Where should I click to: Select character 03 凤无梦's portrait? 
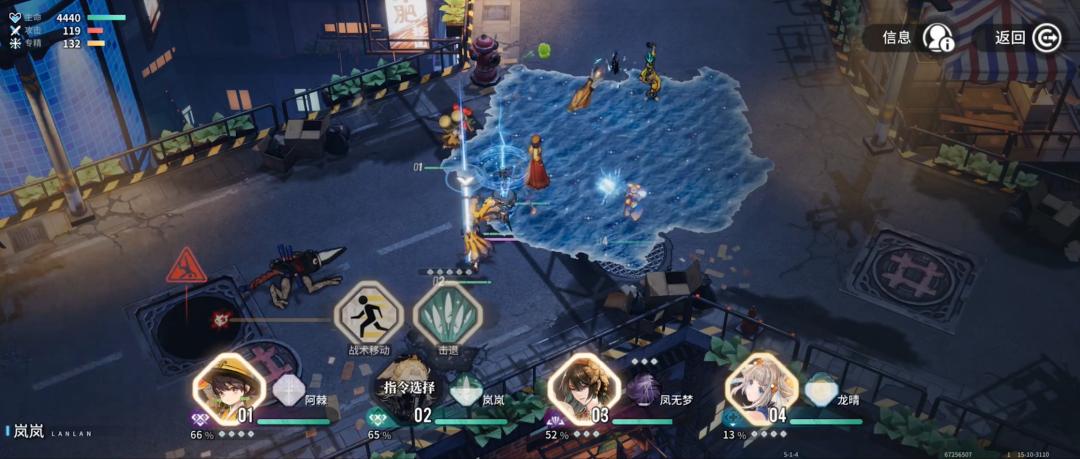pyautogui.click(x=584, y=388)
